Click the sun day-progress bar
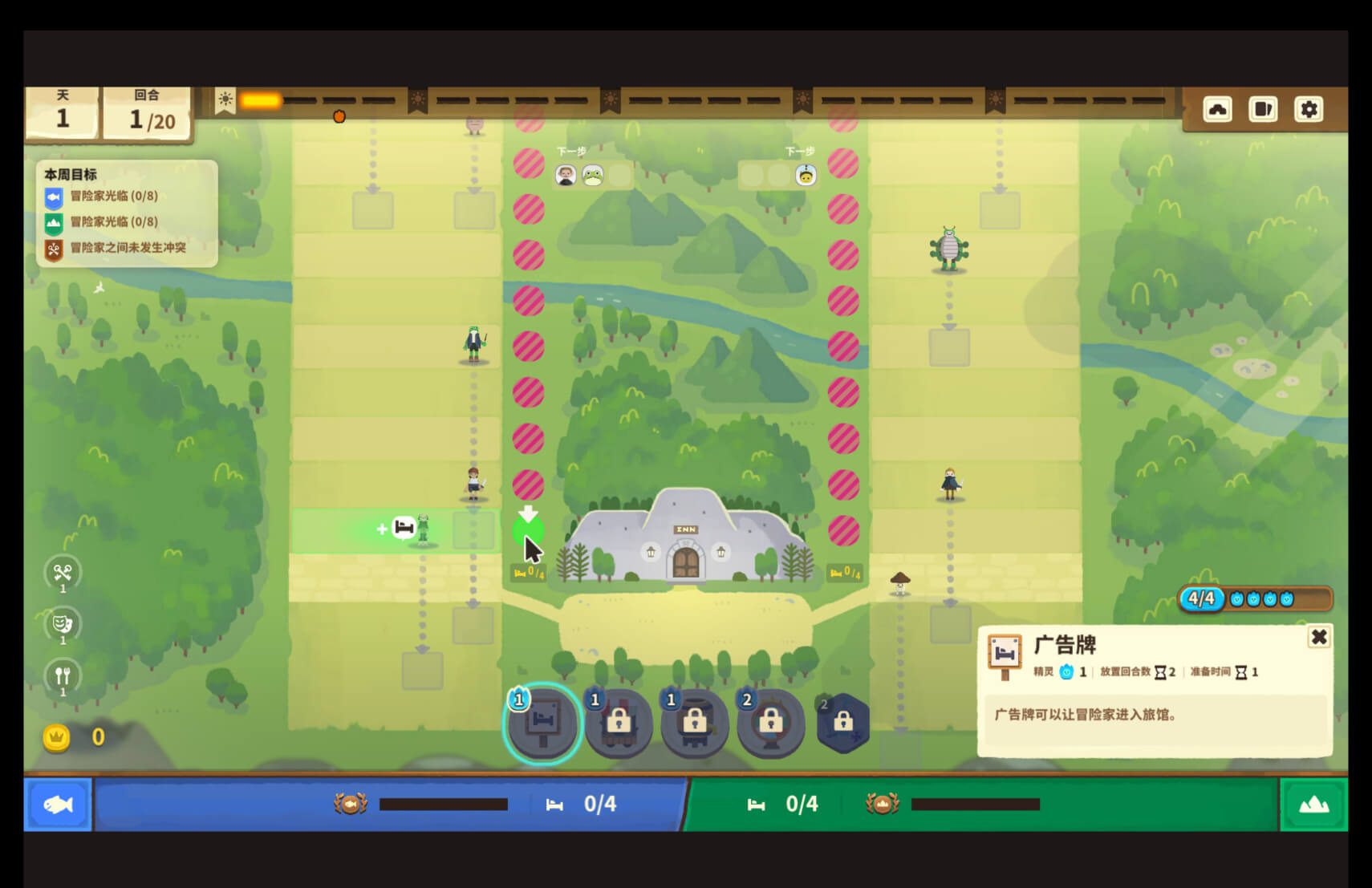Image resolution: width=1372 pixels, height=888 pixels. (261, 99)
